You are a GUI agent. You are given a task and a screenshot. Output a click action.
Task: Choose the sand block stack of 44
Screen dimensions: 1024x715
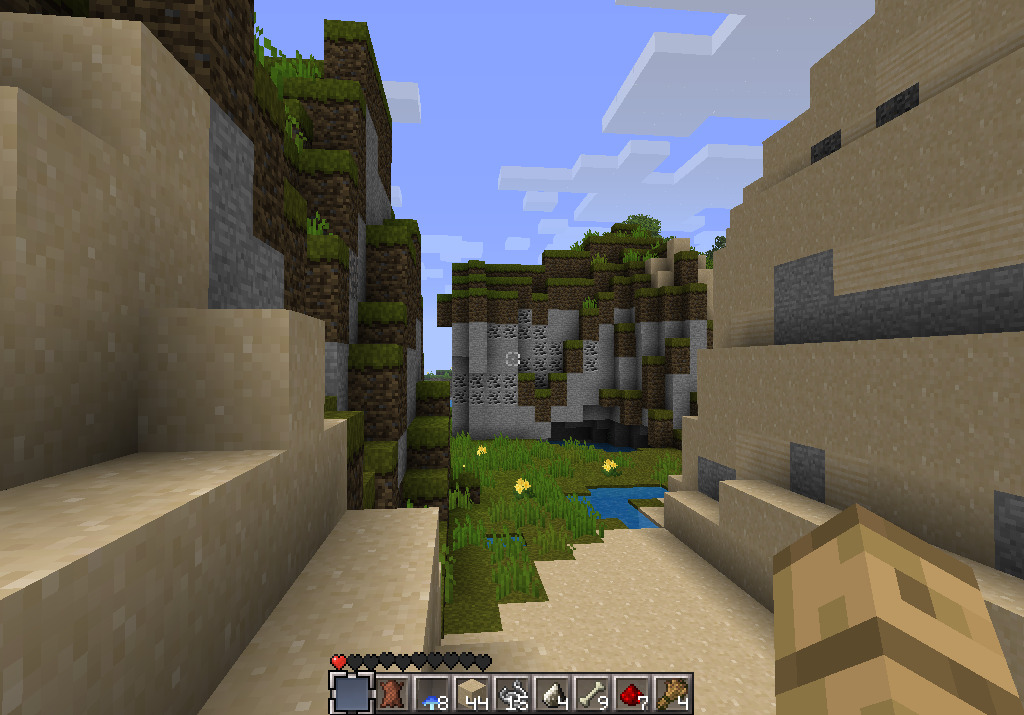[472, 692]
